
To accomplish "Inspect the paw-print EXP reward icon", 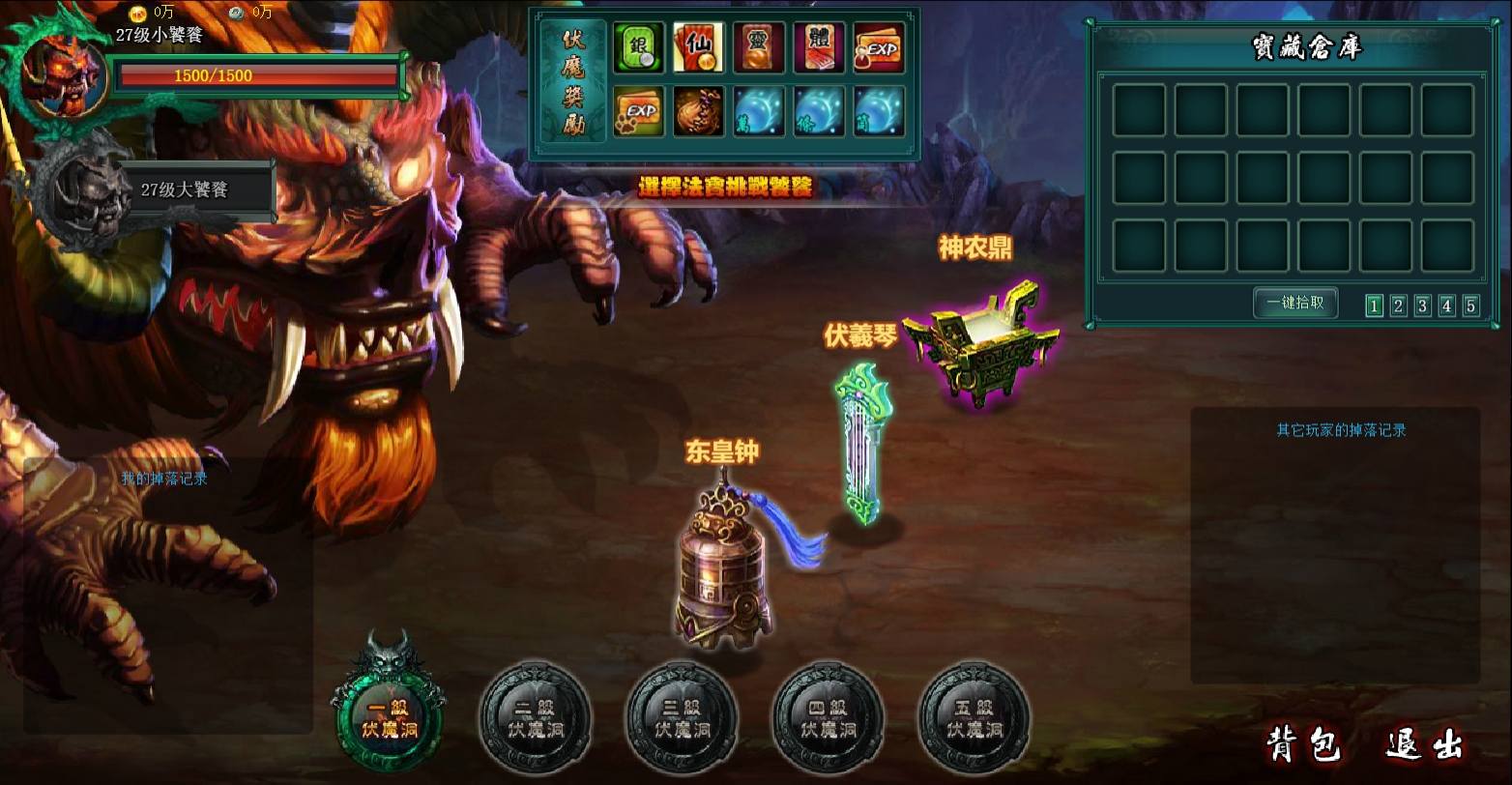I will click(639, 111).
